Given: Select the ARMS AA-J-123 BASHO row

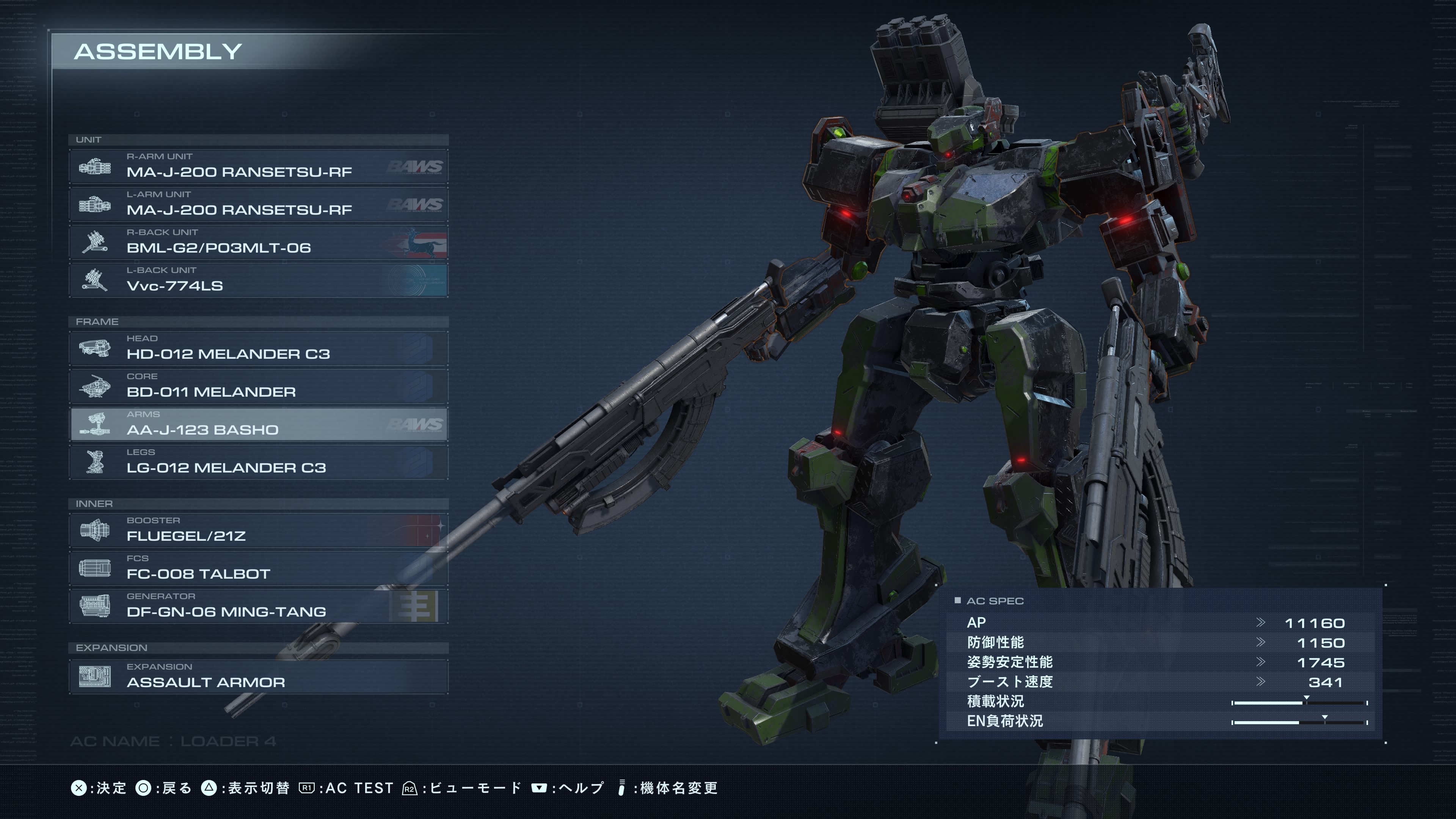Looking at the screenshot, I should (258, 425).
